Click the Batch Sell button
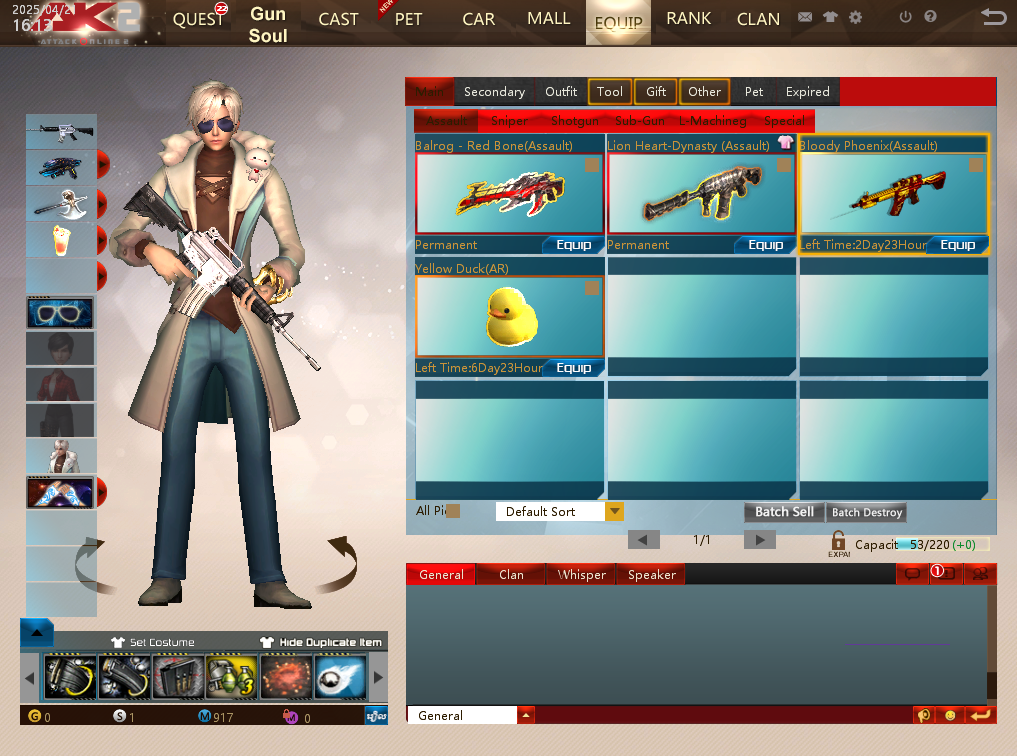The height and width of the screenshot is (756, 1017). 784,512
